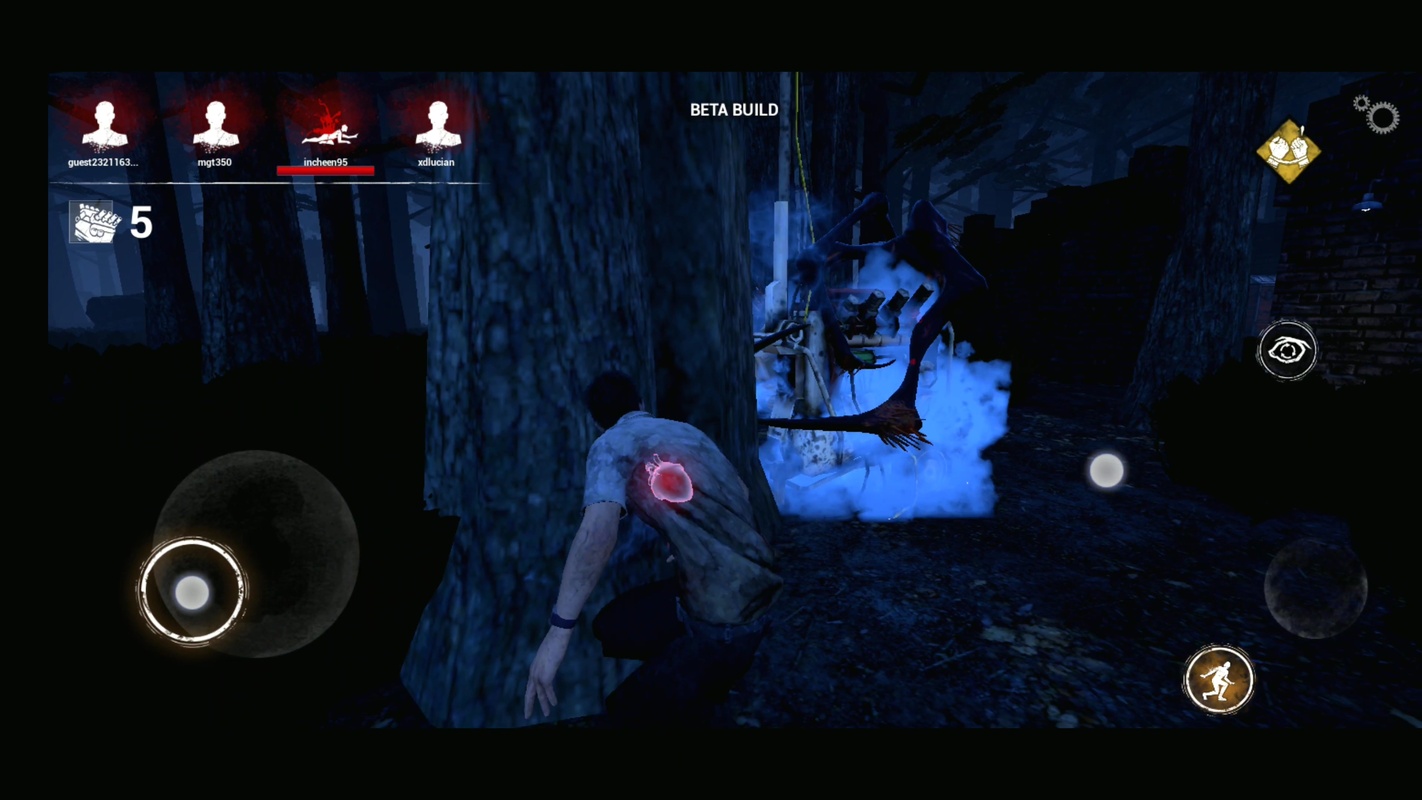
Task: Click the mgt350 username text
Action: click(216, 161)
